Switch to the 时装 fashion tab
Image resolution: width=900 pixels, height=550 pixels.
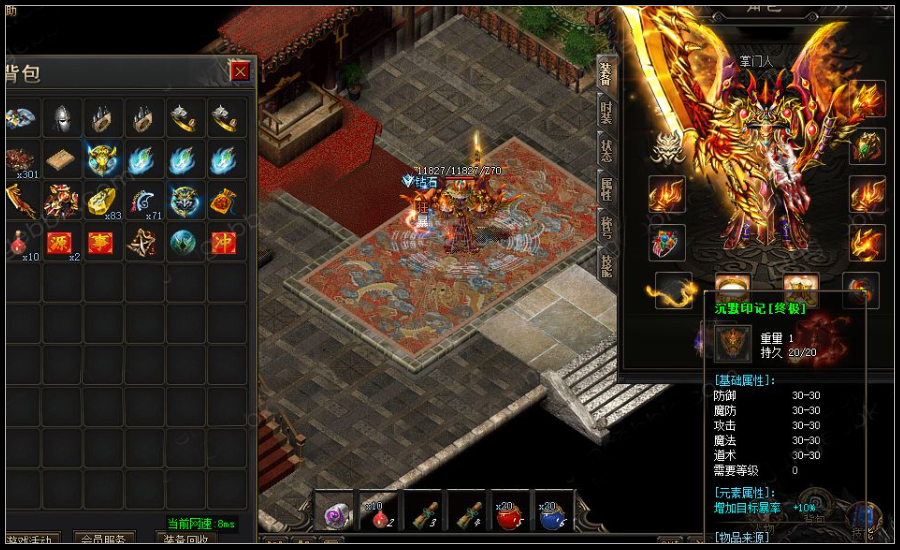click(x=607, y=110)
